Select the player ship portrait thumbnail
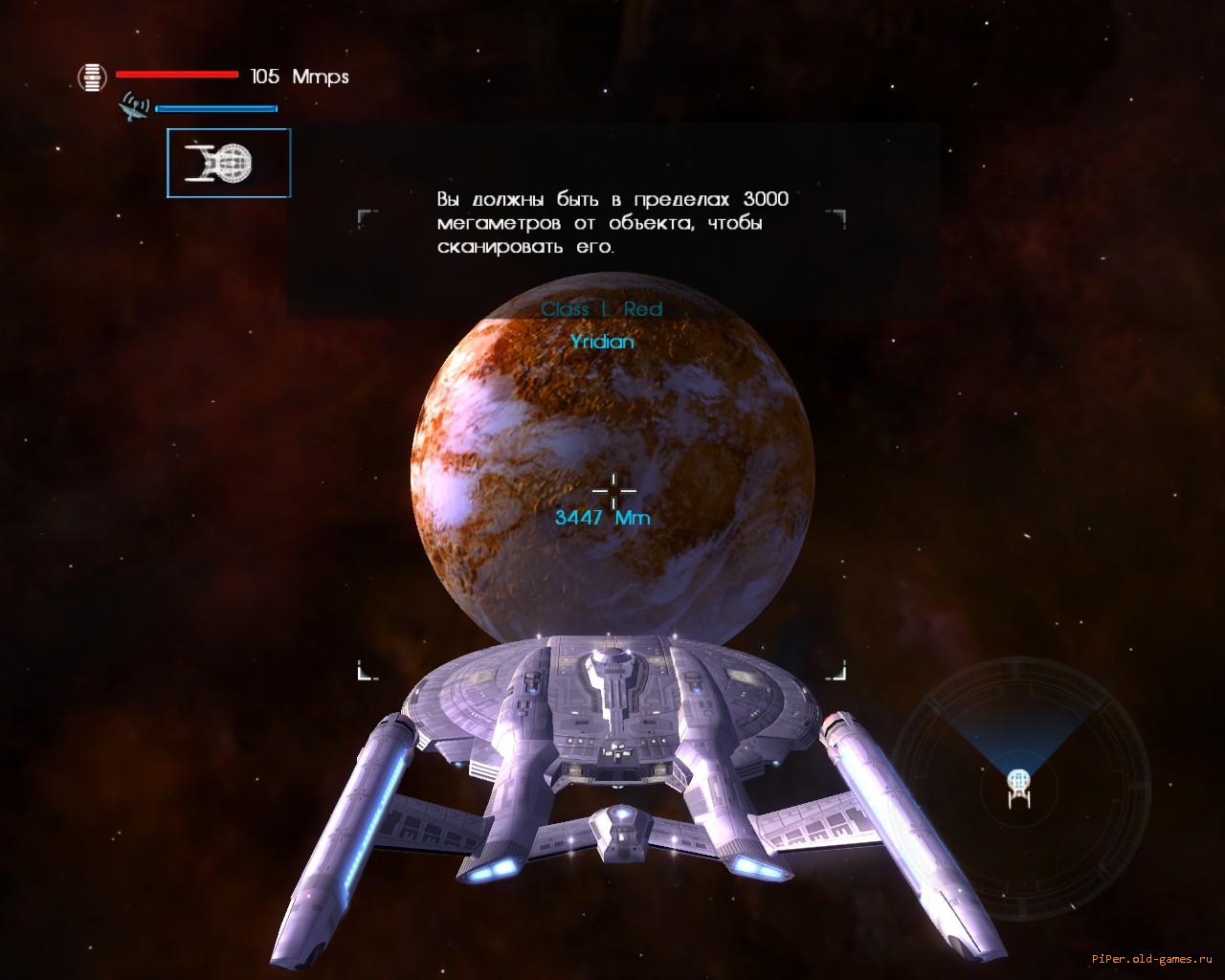This screenshot has height=980, width=1225. coord(228,164)
